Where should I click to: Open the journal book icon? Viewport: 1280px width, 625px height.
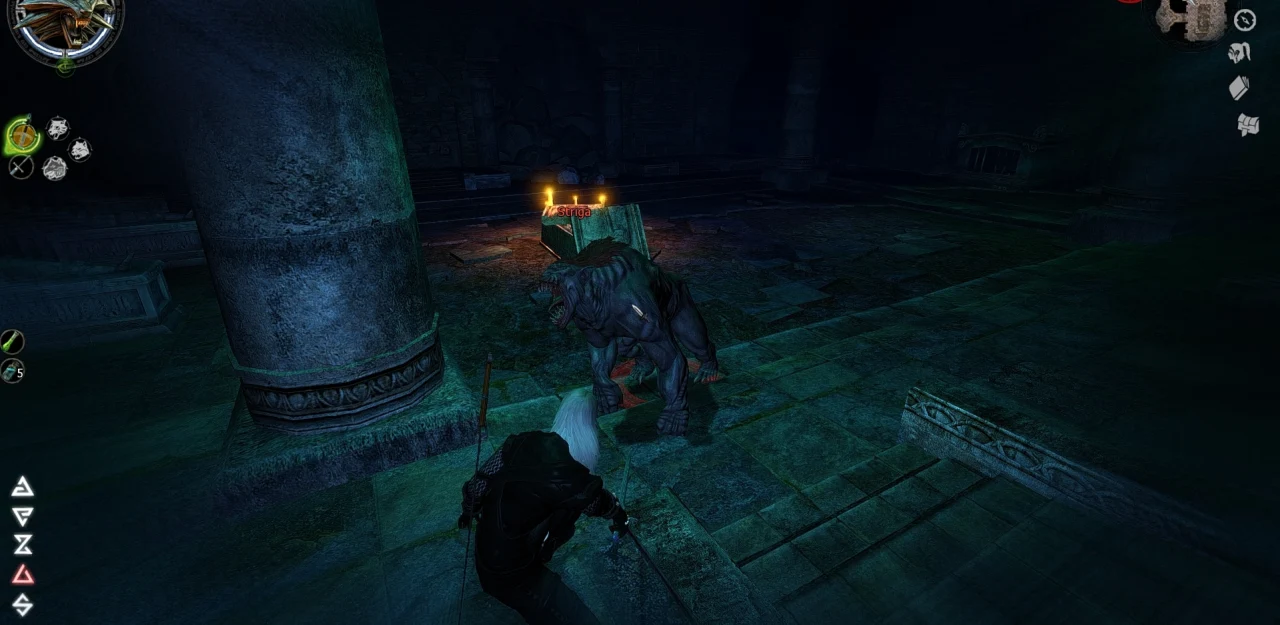1239,88
